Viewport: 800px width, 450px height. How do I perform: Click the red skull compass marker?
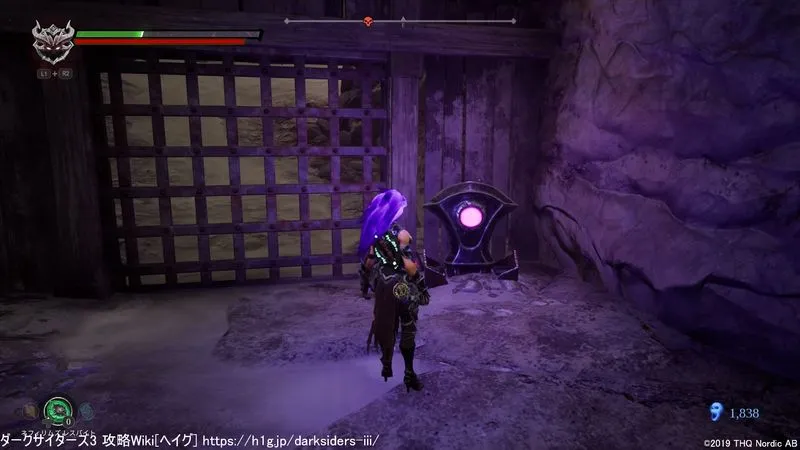368,21
